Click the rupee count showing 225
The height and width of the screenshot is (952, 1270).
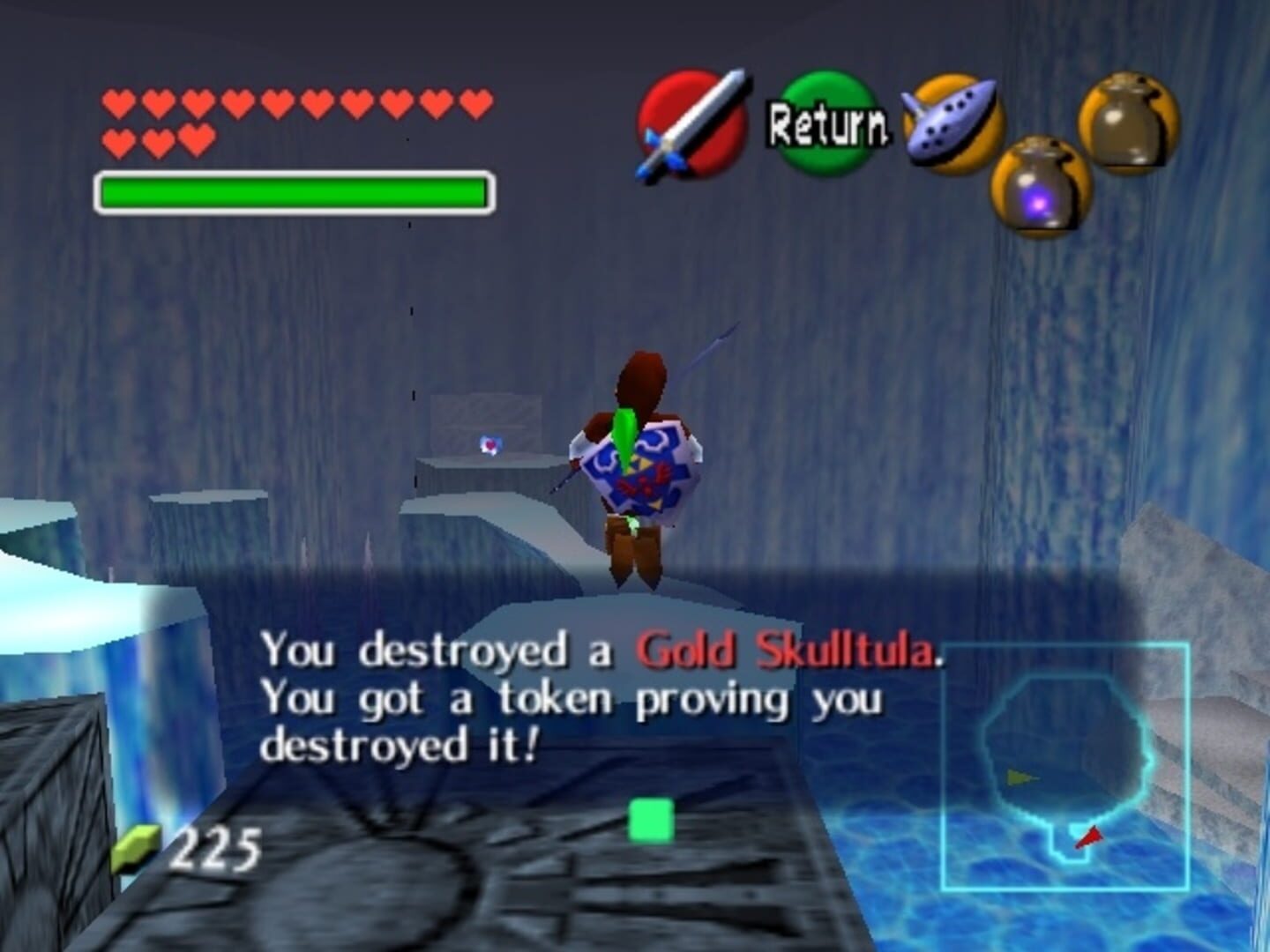(x=216, y=847)
